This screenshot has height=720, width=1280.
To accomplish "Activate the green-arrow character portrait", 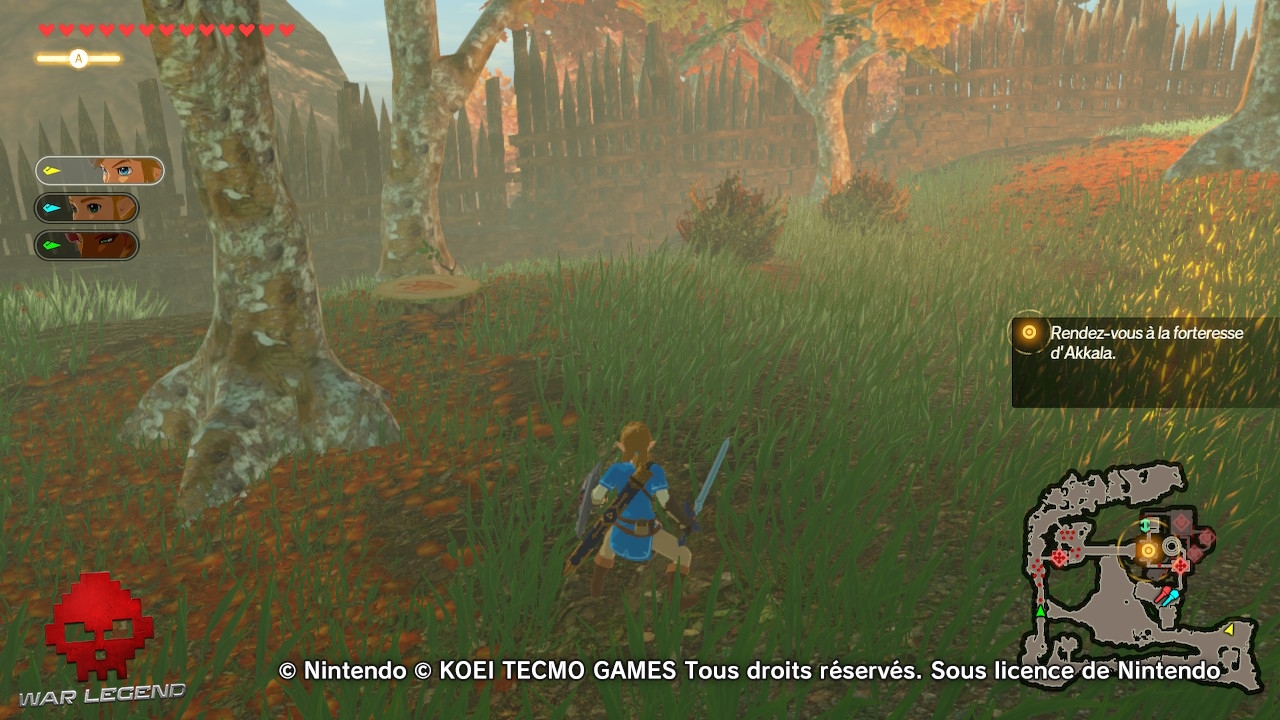I will click(x=97, y=245).
